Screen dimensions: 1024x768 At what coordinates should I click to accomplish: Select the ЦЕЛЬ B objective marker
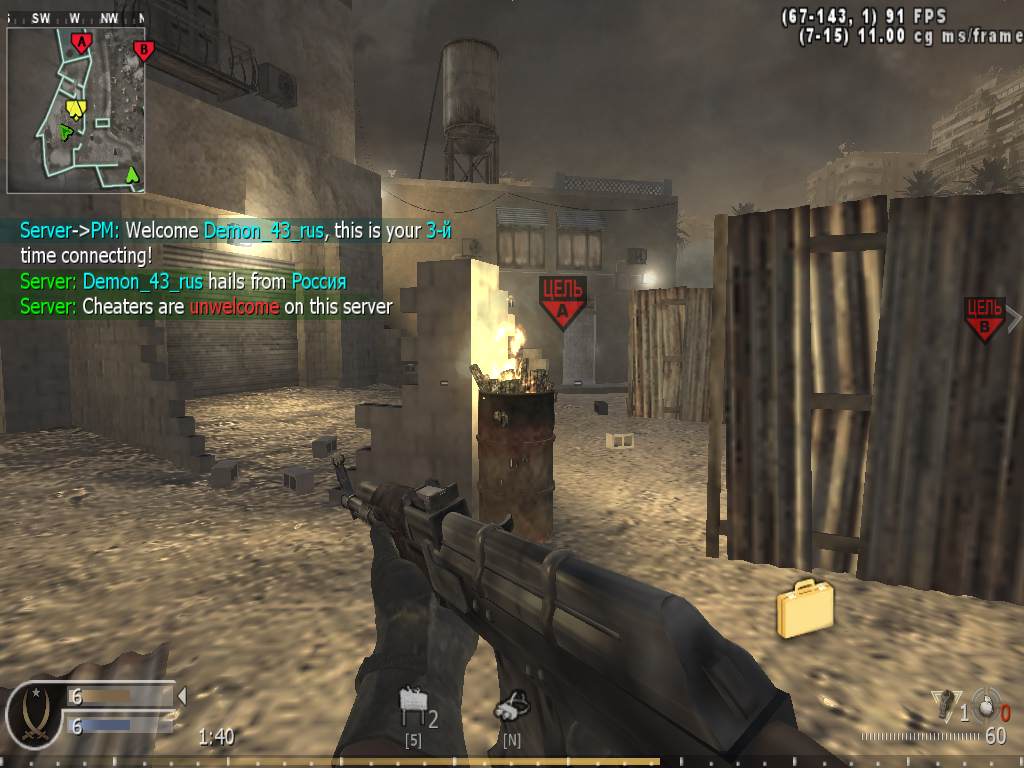pos(984,317)
